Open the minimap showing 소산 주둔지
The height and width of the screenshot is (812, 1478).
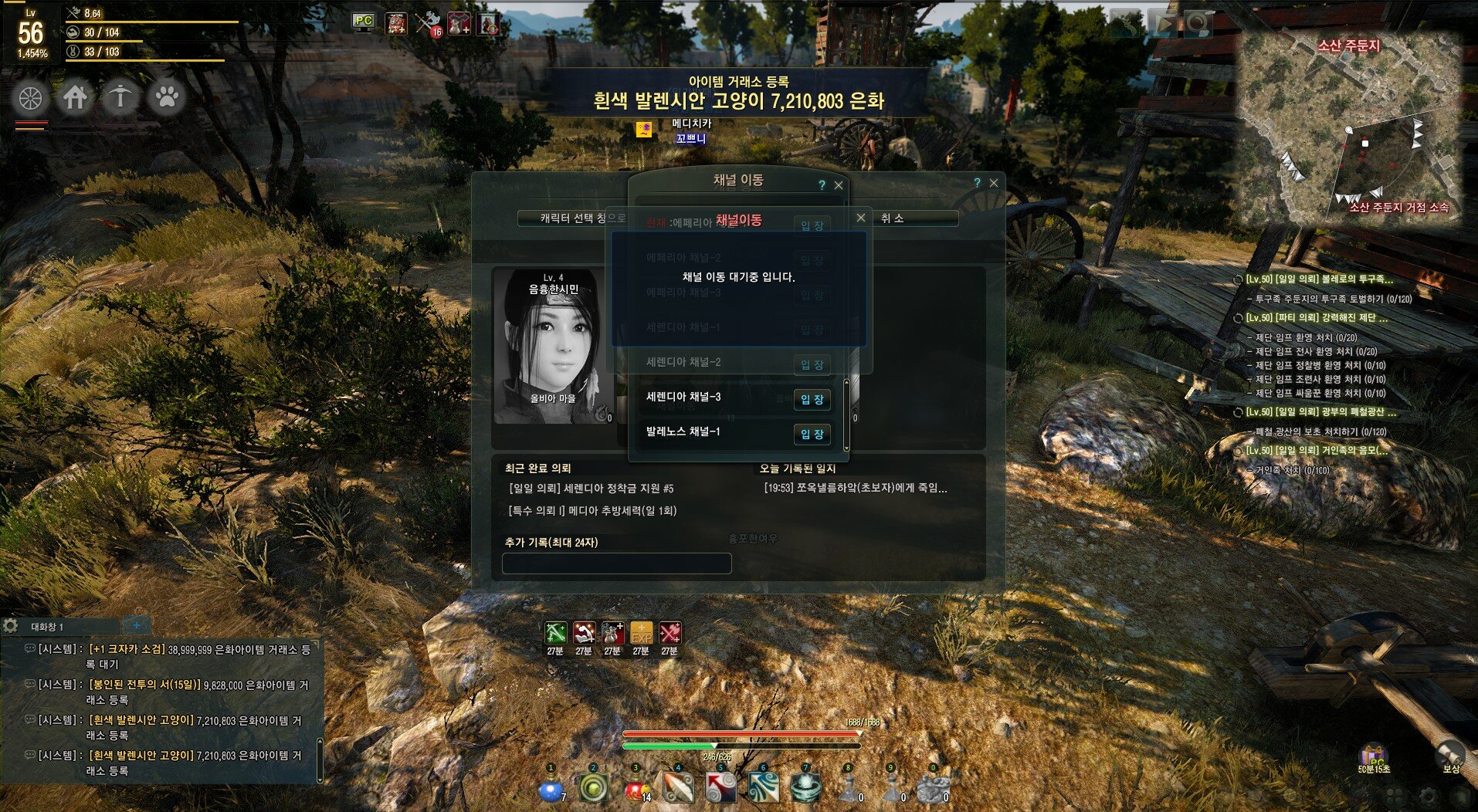[x=1351, y=127]
